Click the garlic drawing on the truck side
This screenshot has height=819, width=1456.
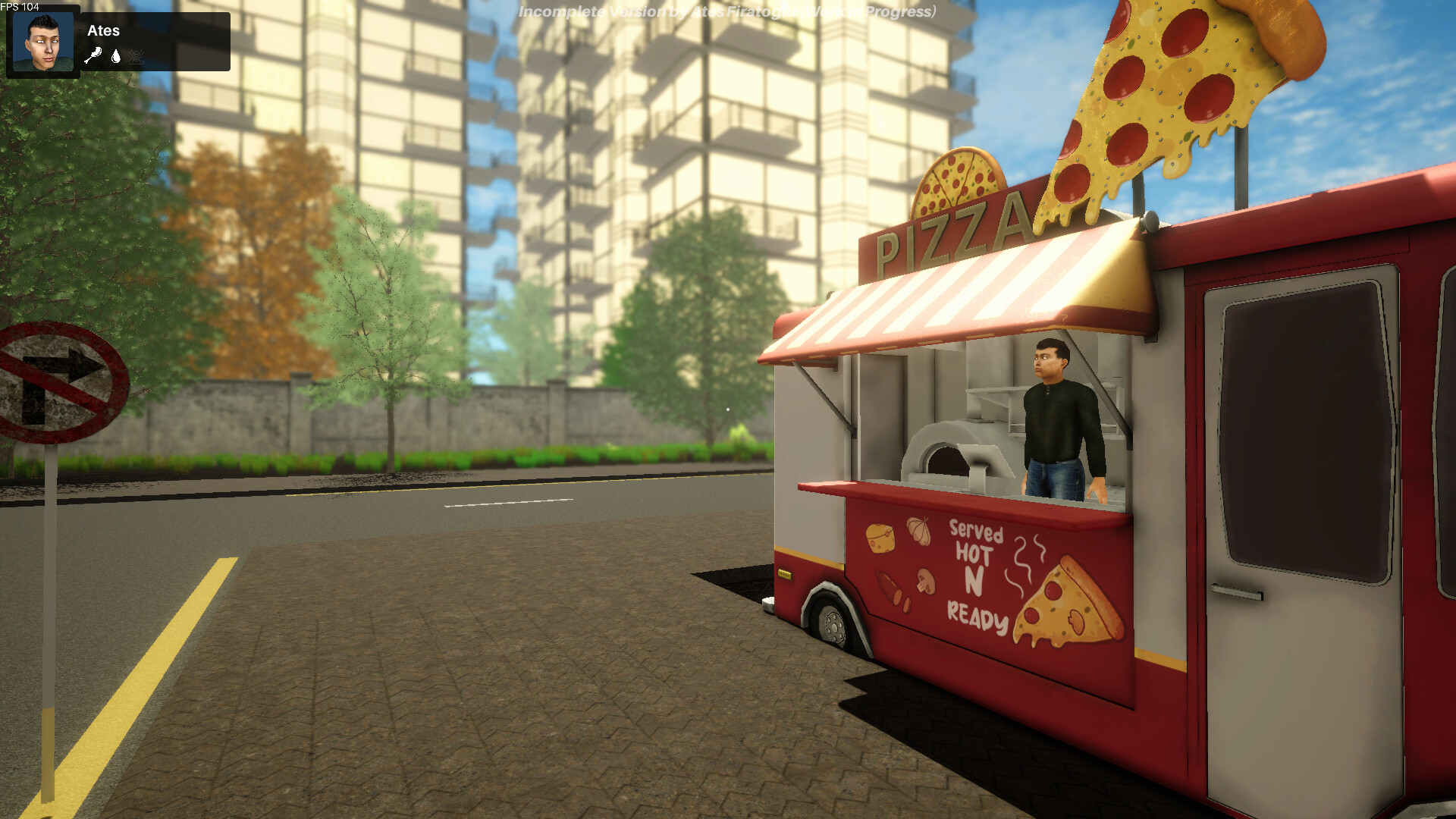click(918, 531)
